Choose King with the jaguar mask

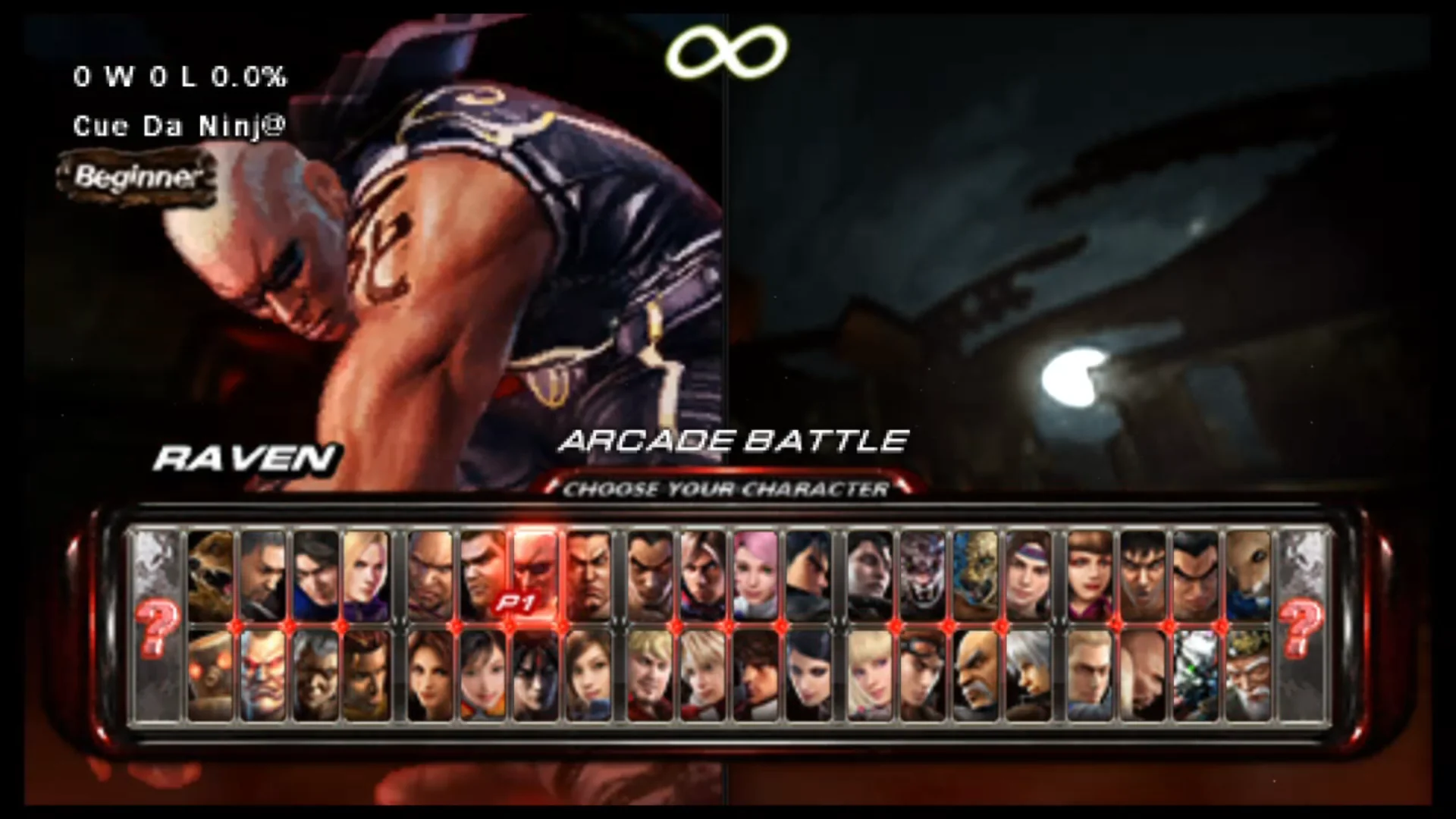click(976, 576)
